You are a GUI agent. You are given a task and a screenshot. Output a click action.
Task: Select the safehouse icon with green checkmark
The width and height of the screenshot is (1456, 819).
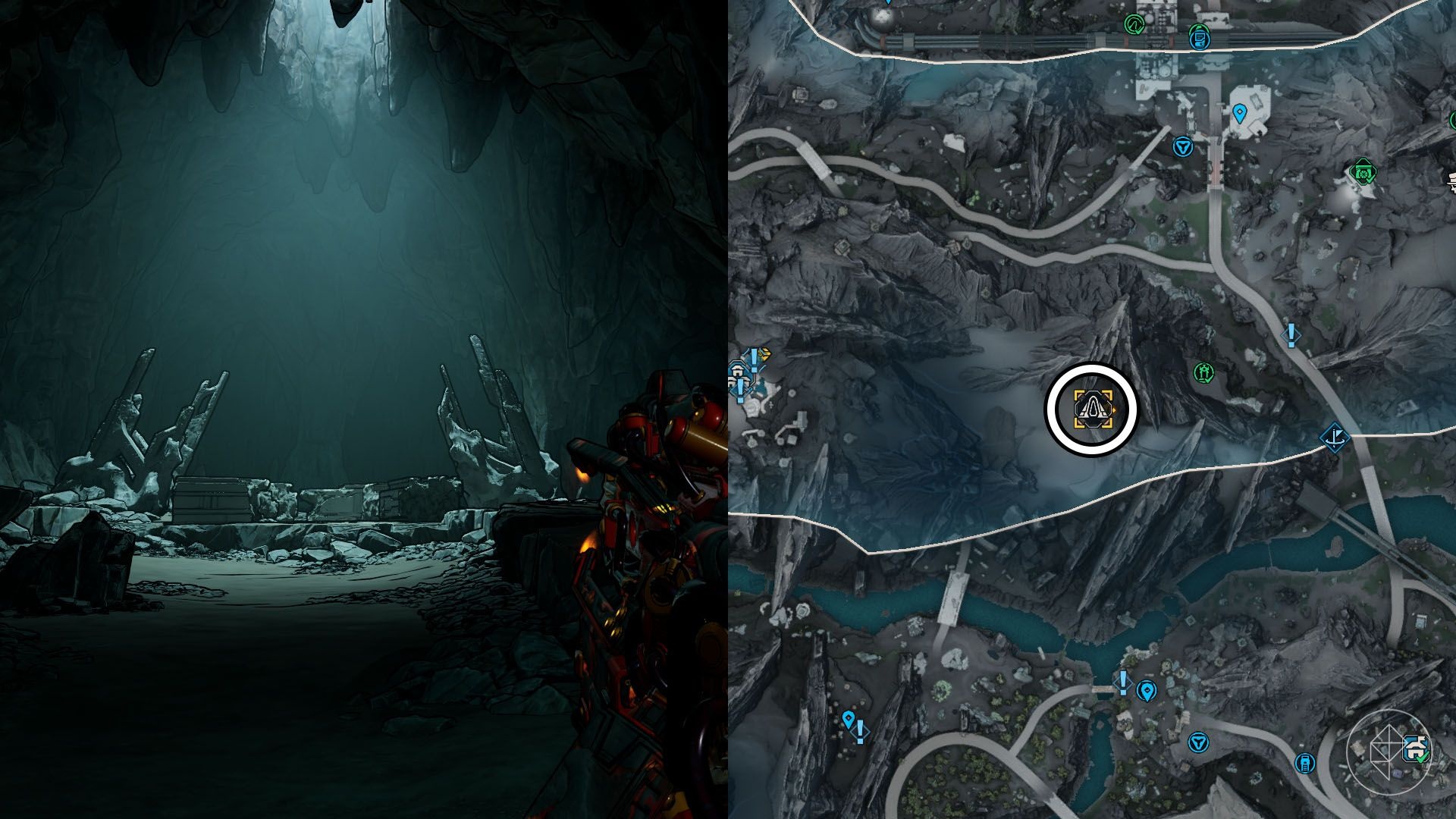1416,748
